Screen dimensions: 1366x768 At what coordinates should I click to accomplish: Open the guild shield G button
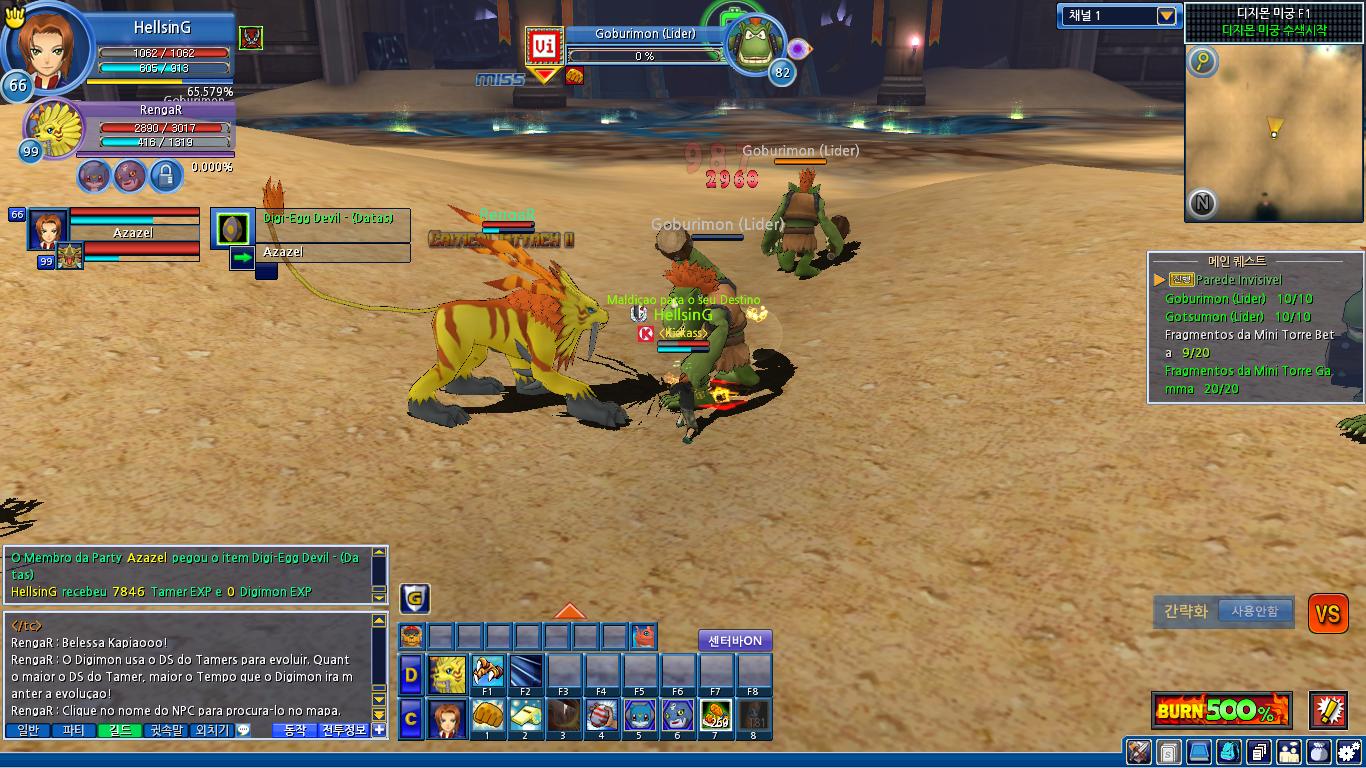pyautogui.click(x=415, y=599)
